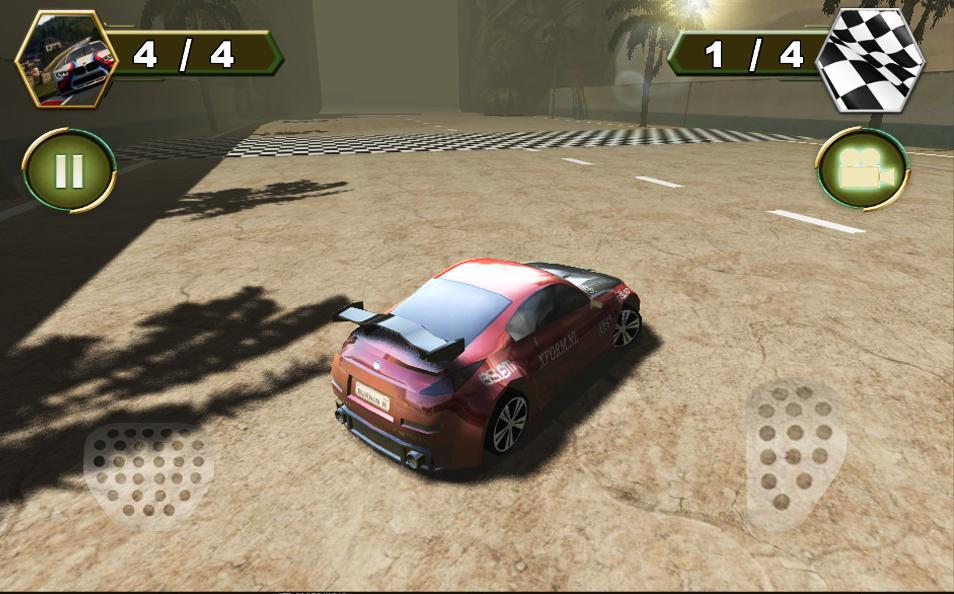Pause the race
The height and width of the screenshot is (594, 954).
click(69, 171)
